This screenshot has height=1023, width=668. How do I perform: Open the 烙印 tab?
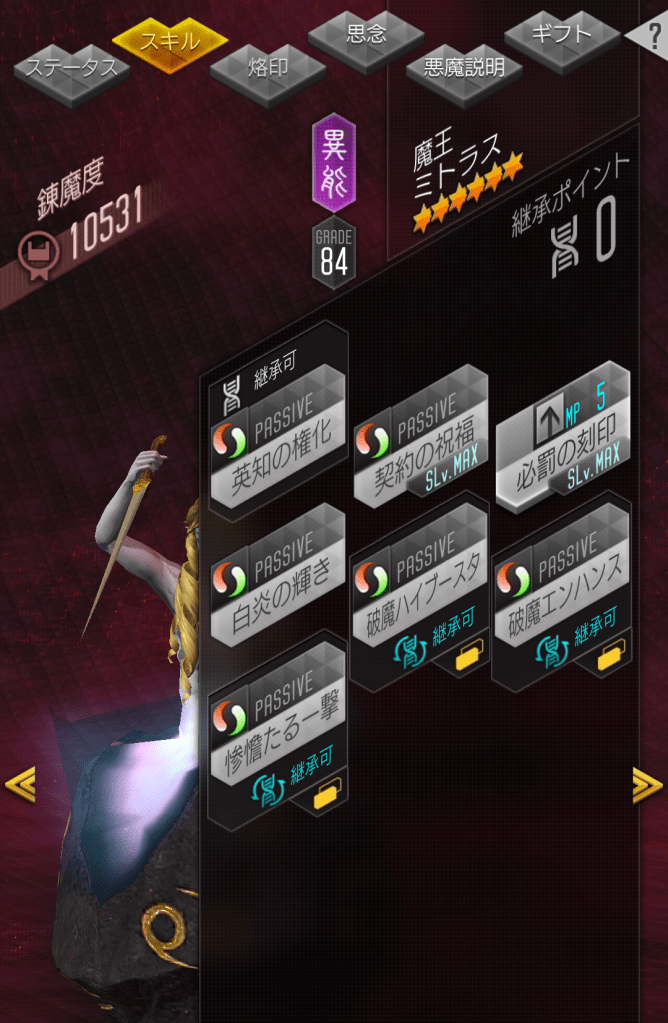tap(267, 68)
